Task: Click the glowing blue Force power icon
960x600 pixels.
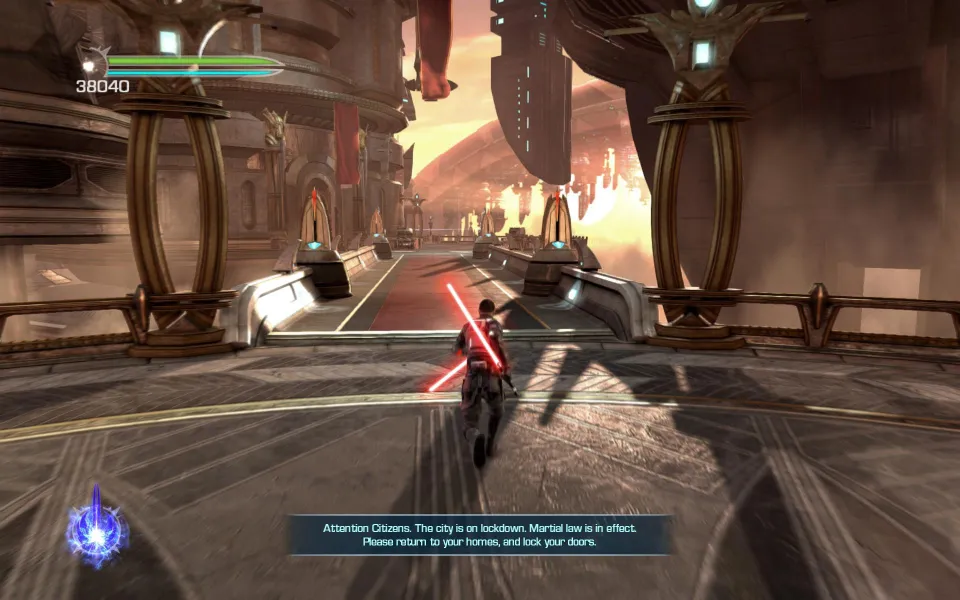Action: point(97,529)
